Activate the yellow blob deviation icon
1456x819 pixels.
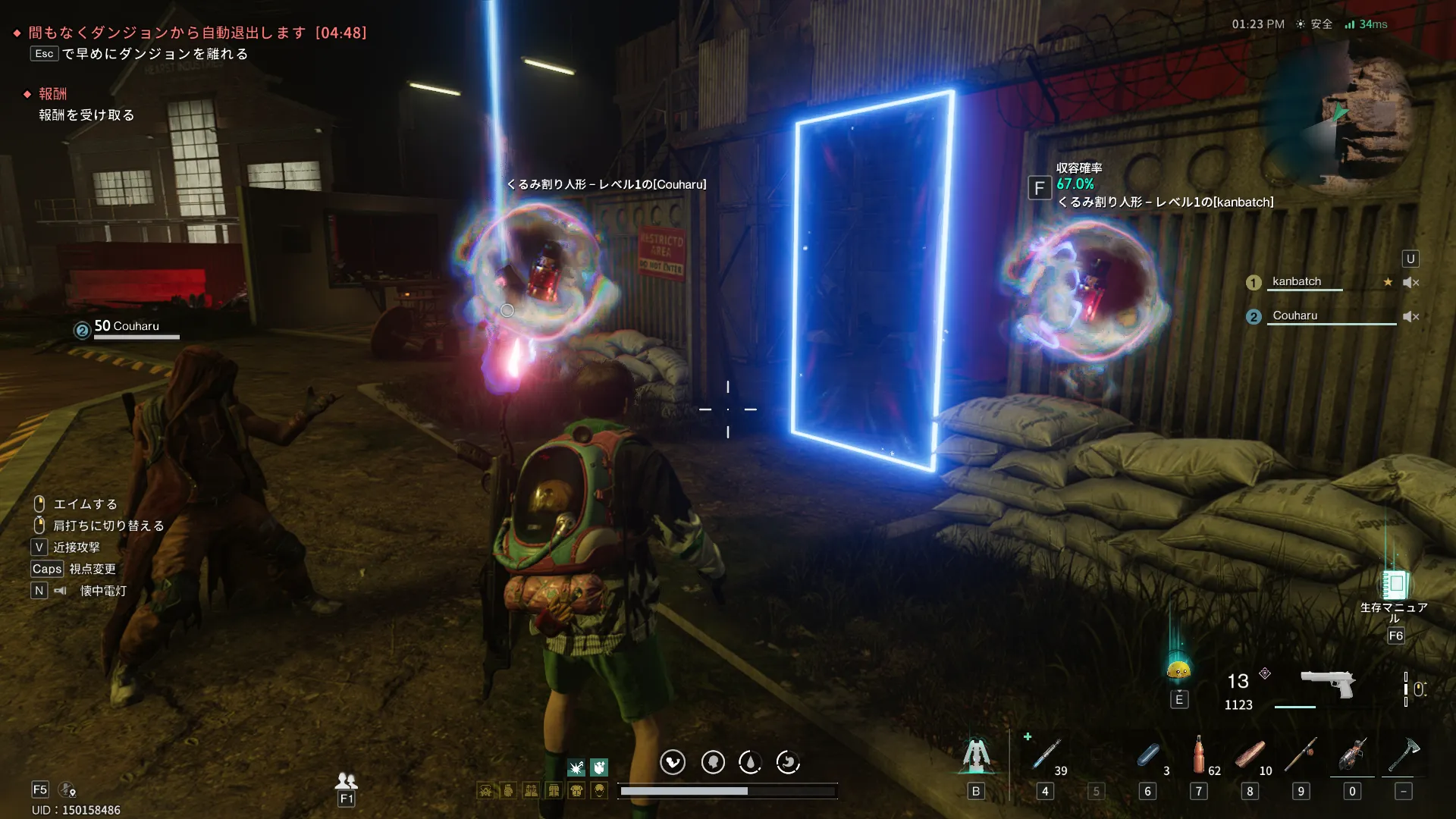(1178, 670)
